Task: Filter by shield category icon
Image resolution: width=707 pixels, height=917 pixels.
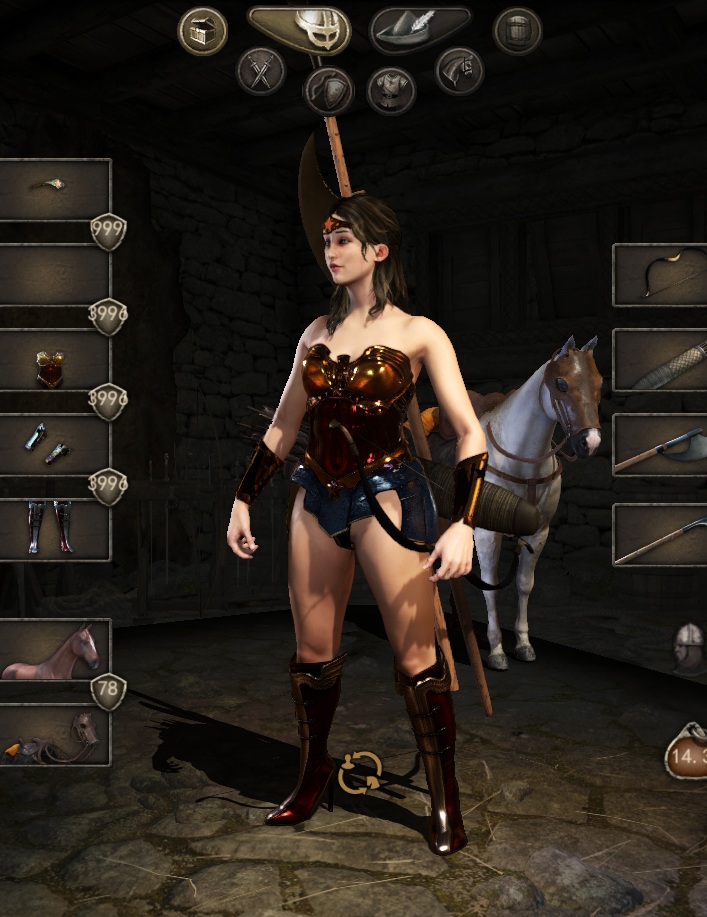Action: coord(328,91)
